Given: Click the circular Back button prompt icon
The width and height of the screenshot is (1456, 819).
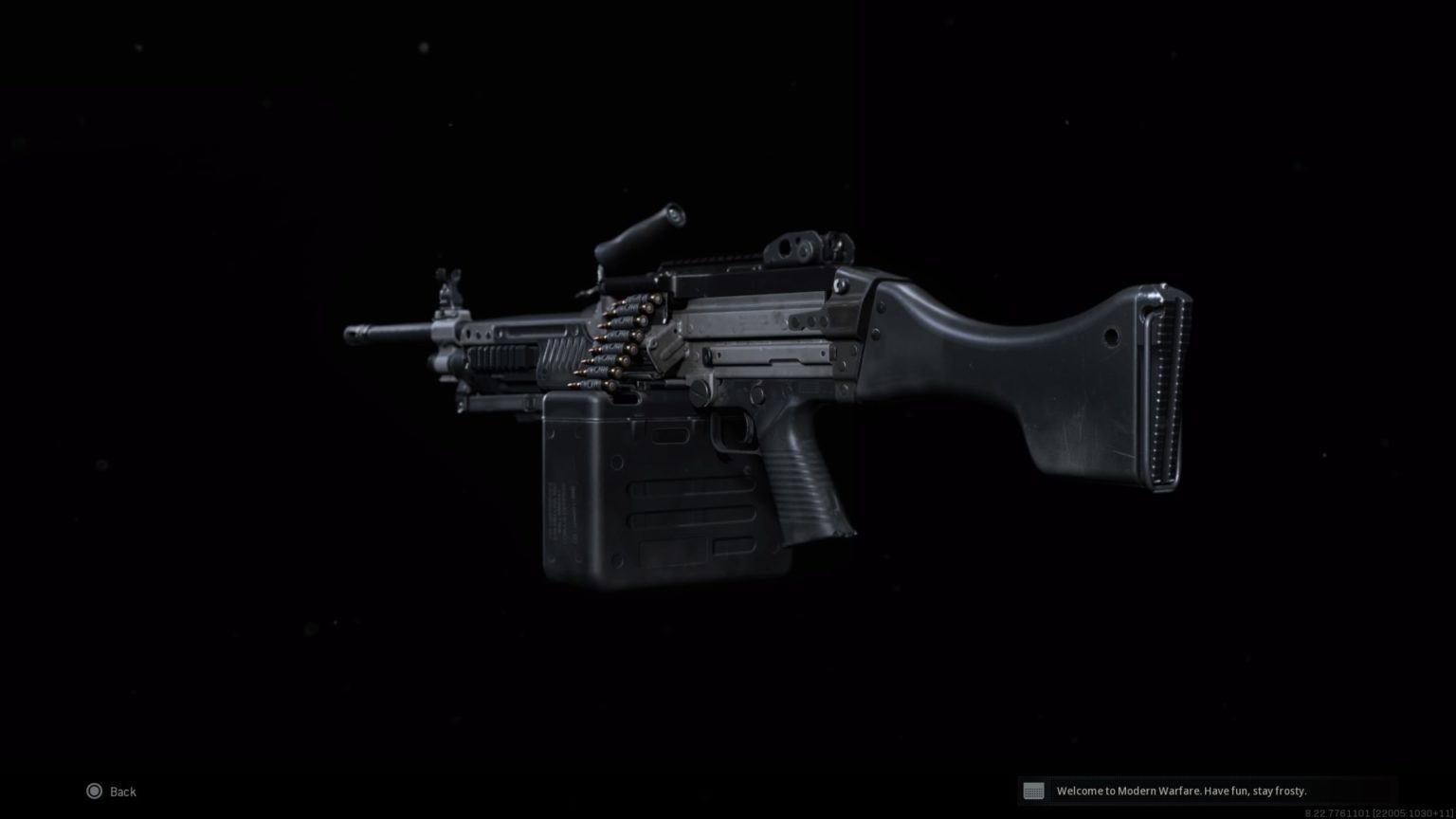Looking at the screenshot, I should [95, 791].
